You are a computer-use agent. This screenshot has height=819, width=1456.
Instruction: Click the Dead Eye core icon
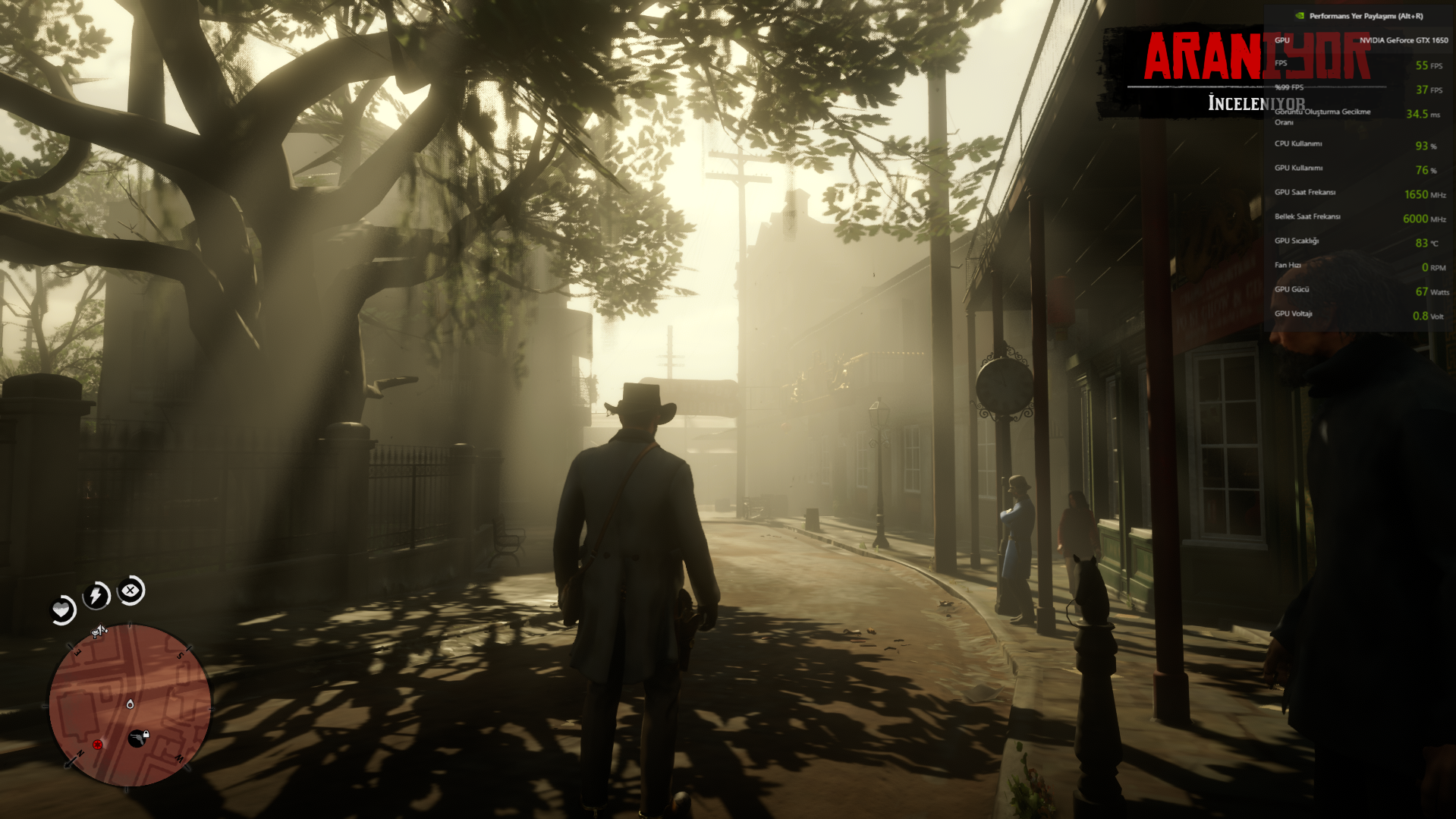[x=131, y=591]
